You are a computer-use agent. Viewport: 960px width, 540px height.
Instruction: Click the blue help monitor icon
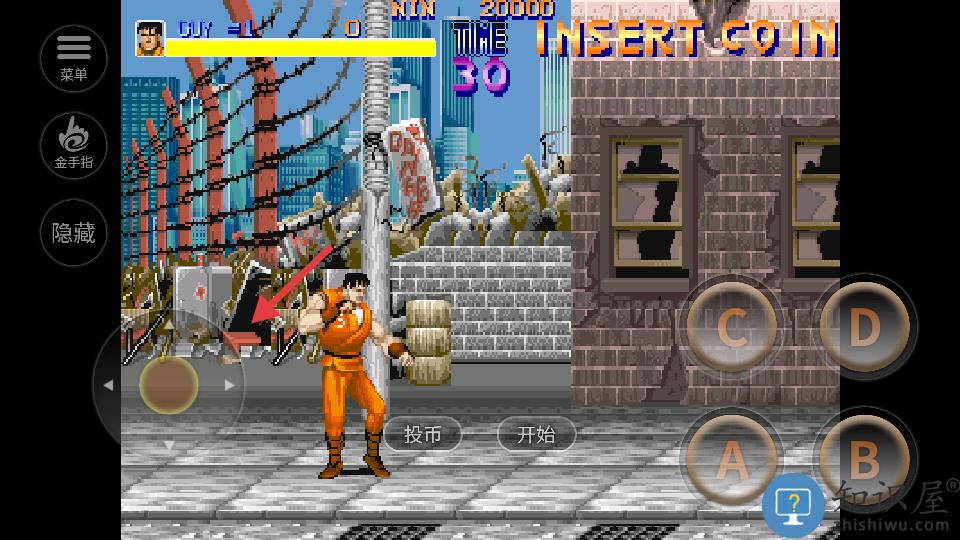pos(793,505)
